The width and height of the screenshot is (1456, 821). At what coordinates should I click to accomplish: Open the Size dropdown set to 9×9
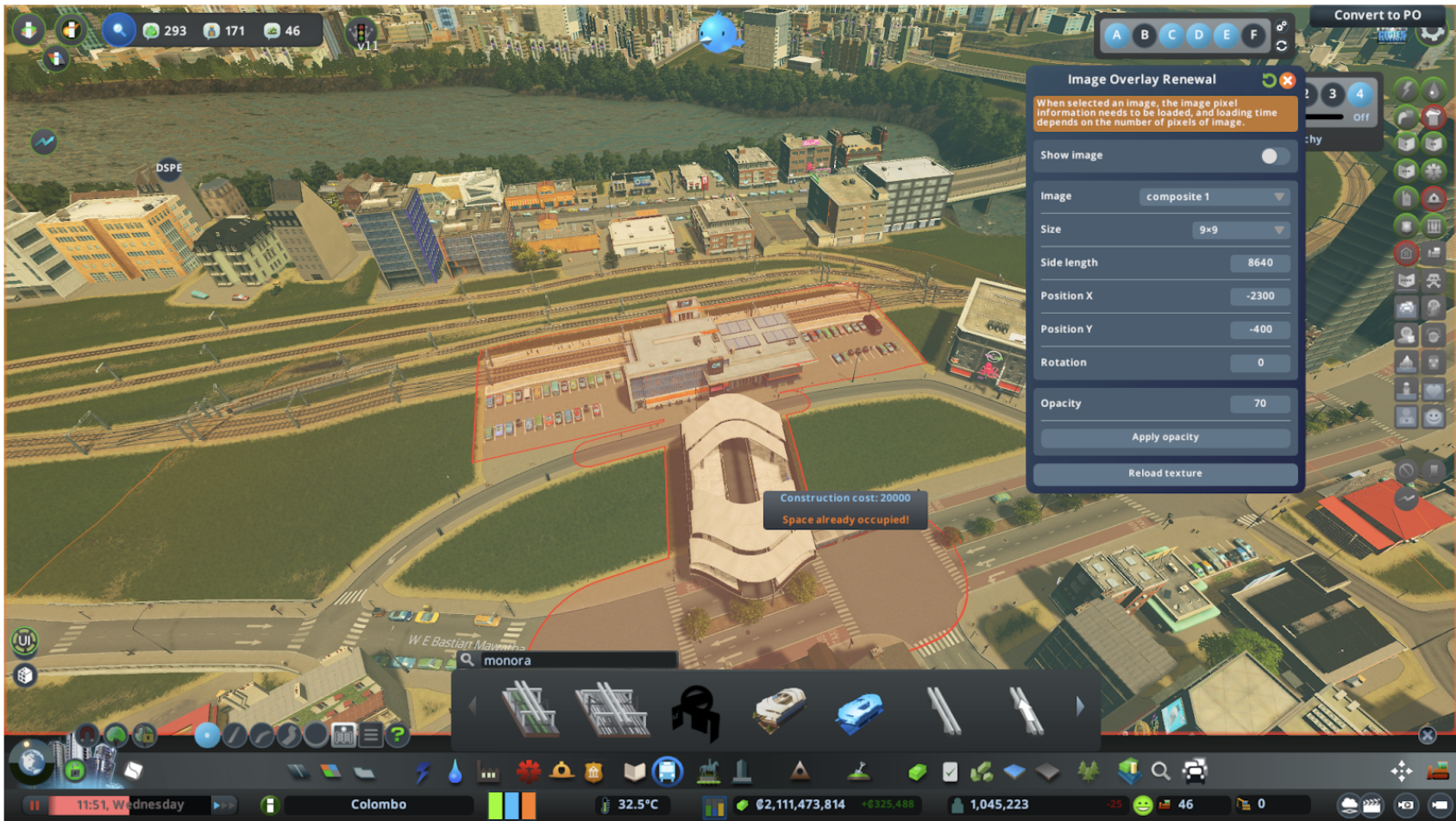coord(1239,230)
